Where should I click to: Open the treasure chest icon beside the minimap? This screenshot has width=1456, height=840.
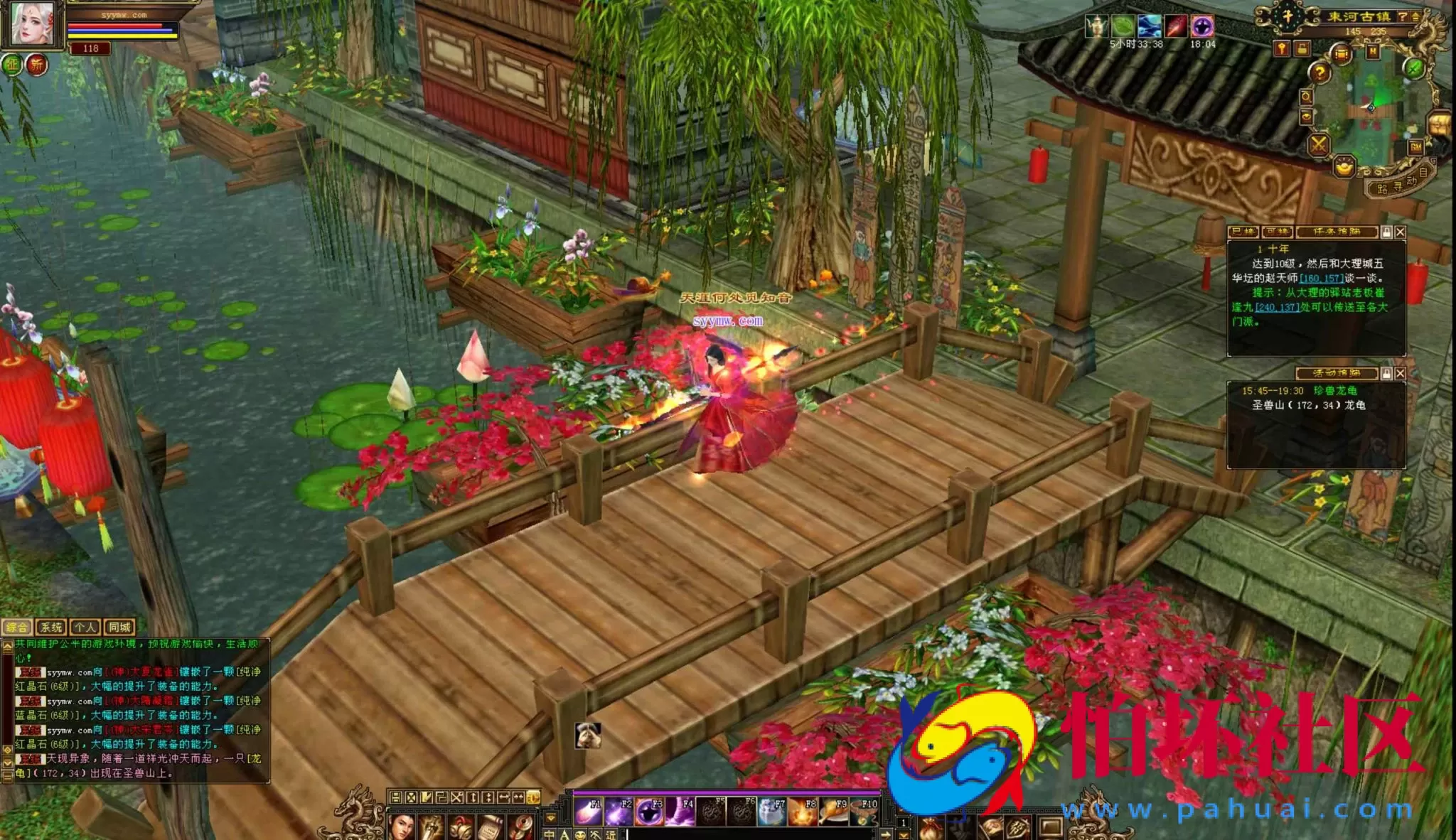pos(1438,124)
